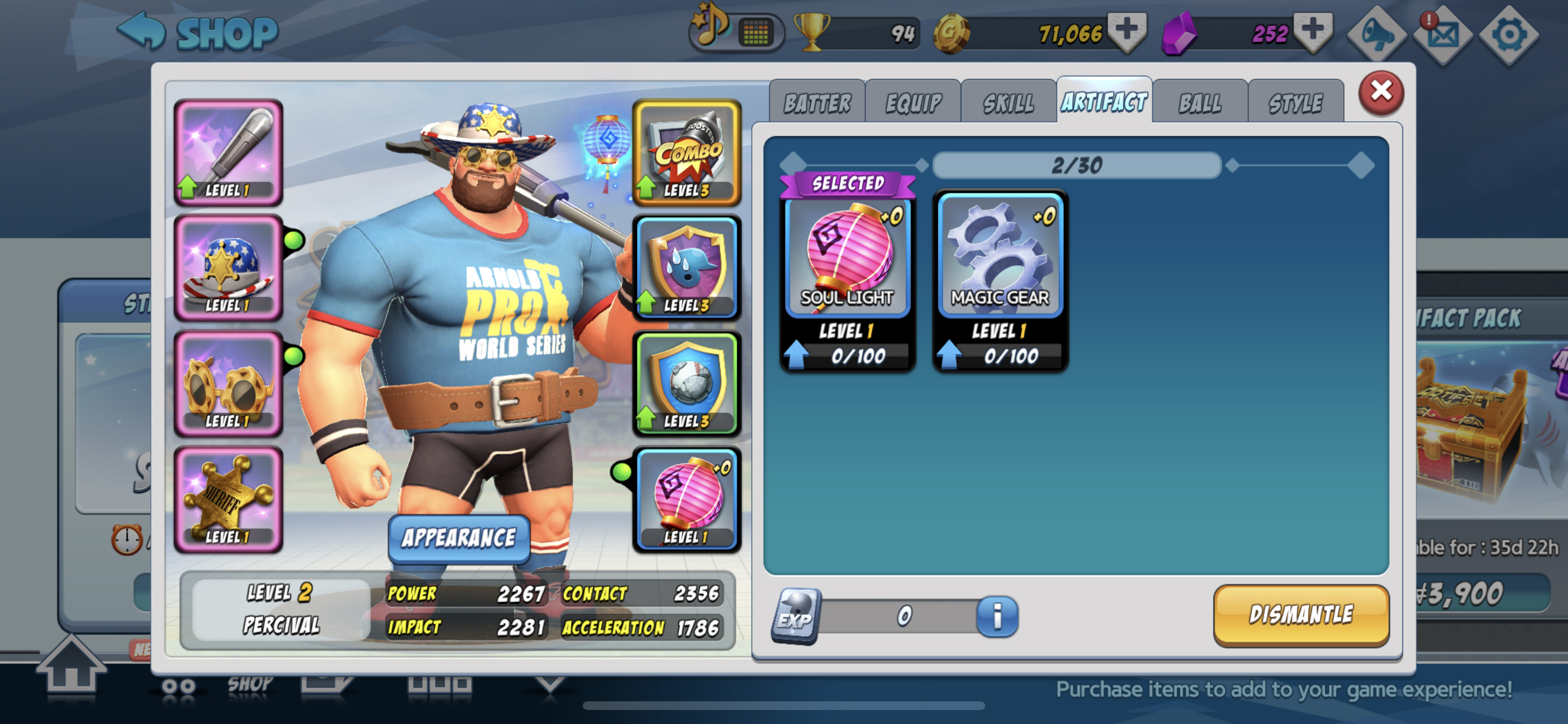
Task: Click the Dismantle button
Action: pyautogui.click(x=1301, y=615)
